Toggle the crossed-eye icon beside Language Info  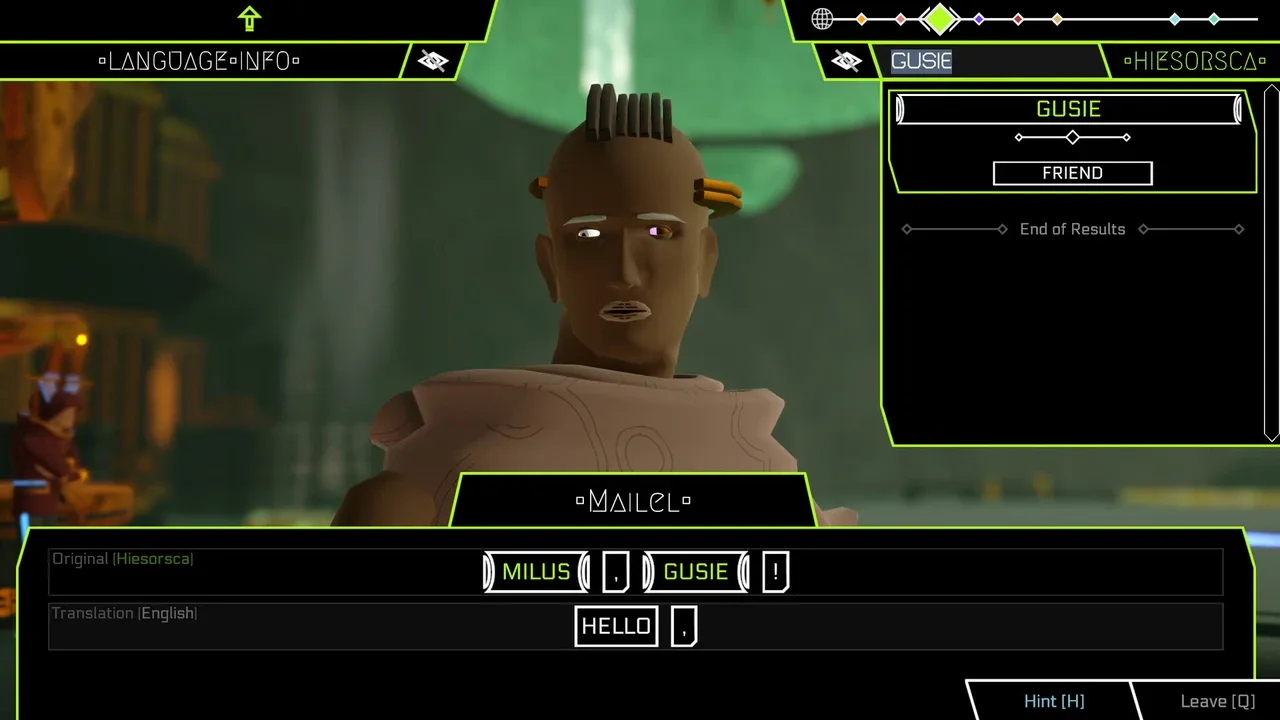click(433, 61)
